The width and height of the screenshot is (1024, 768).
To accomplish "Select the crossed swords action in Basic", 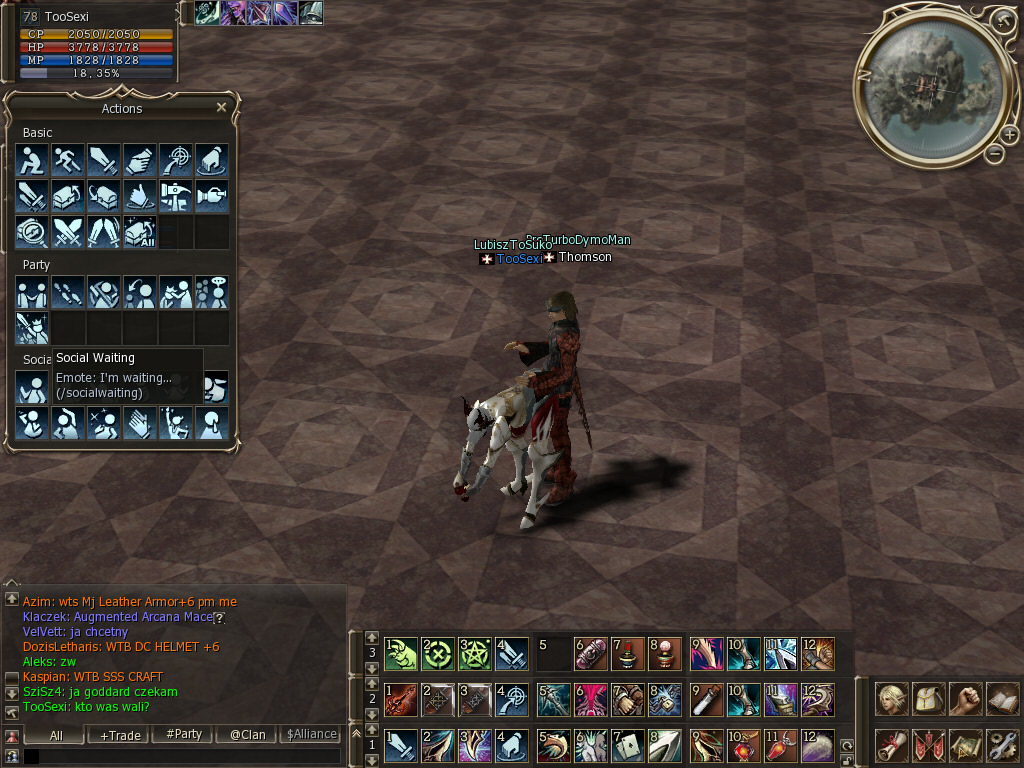I will pyautogui.click(x=67, y=232).
